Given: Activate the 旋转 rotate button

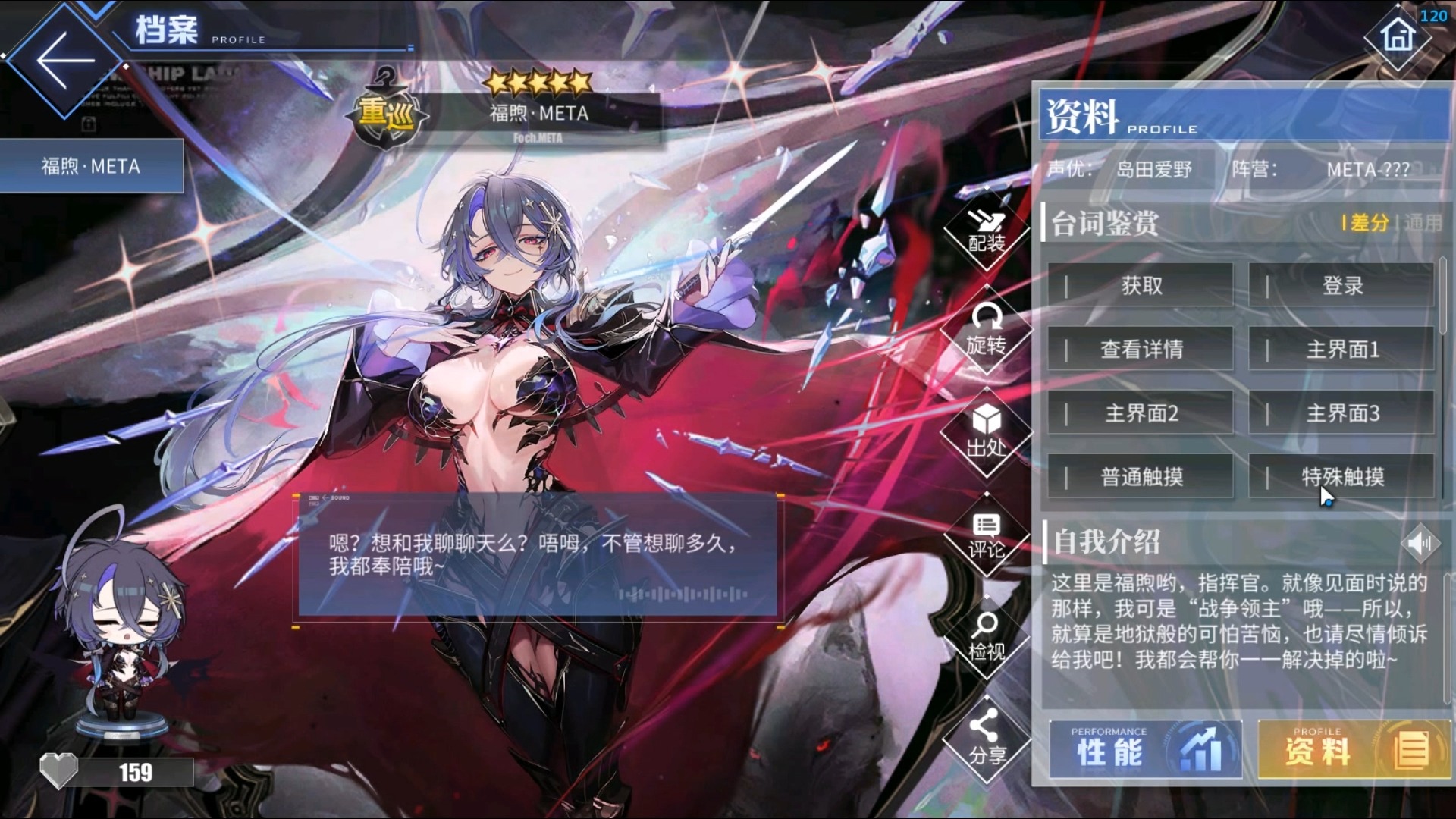Looking at the screenshot, I should [986, 331].
